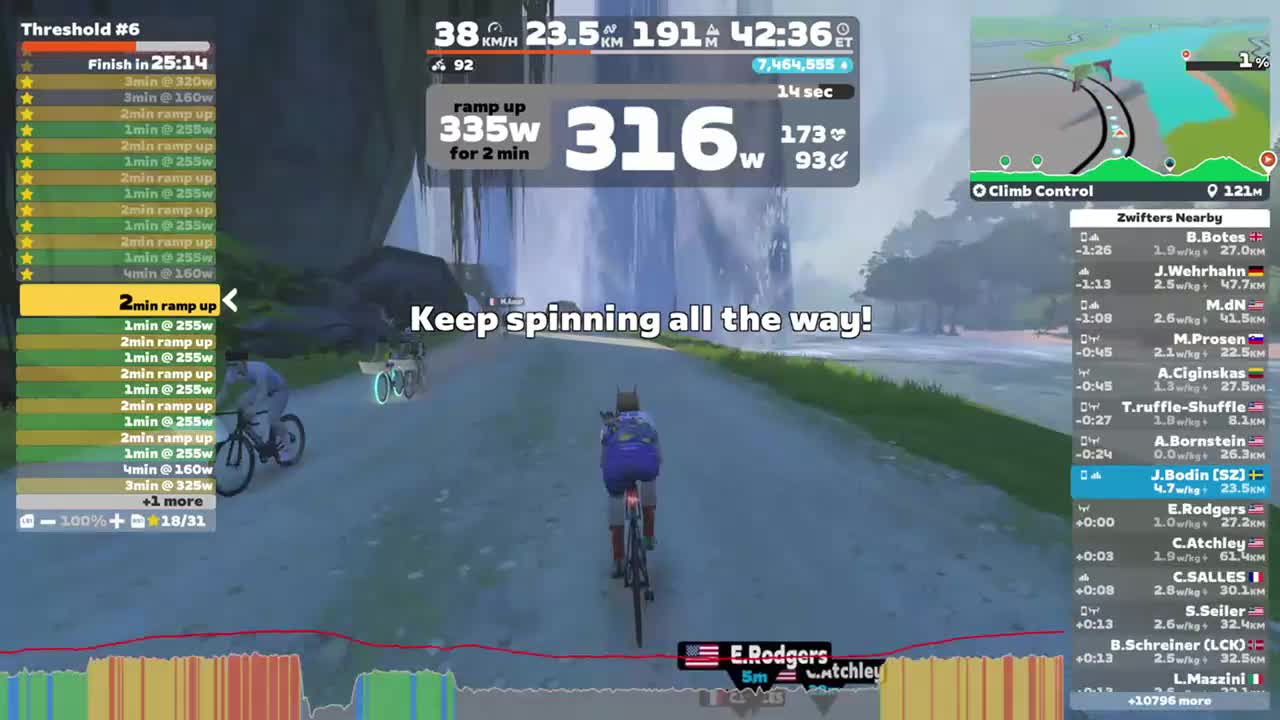Select J.Bodin [SZ] in the riders list
The height and width of the screenshot is (720, 1280).
coord(1169,481)
